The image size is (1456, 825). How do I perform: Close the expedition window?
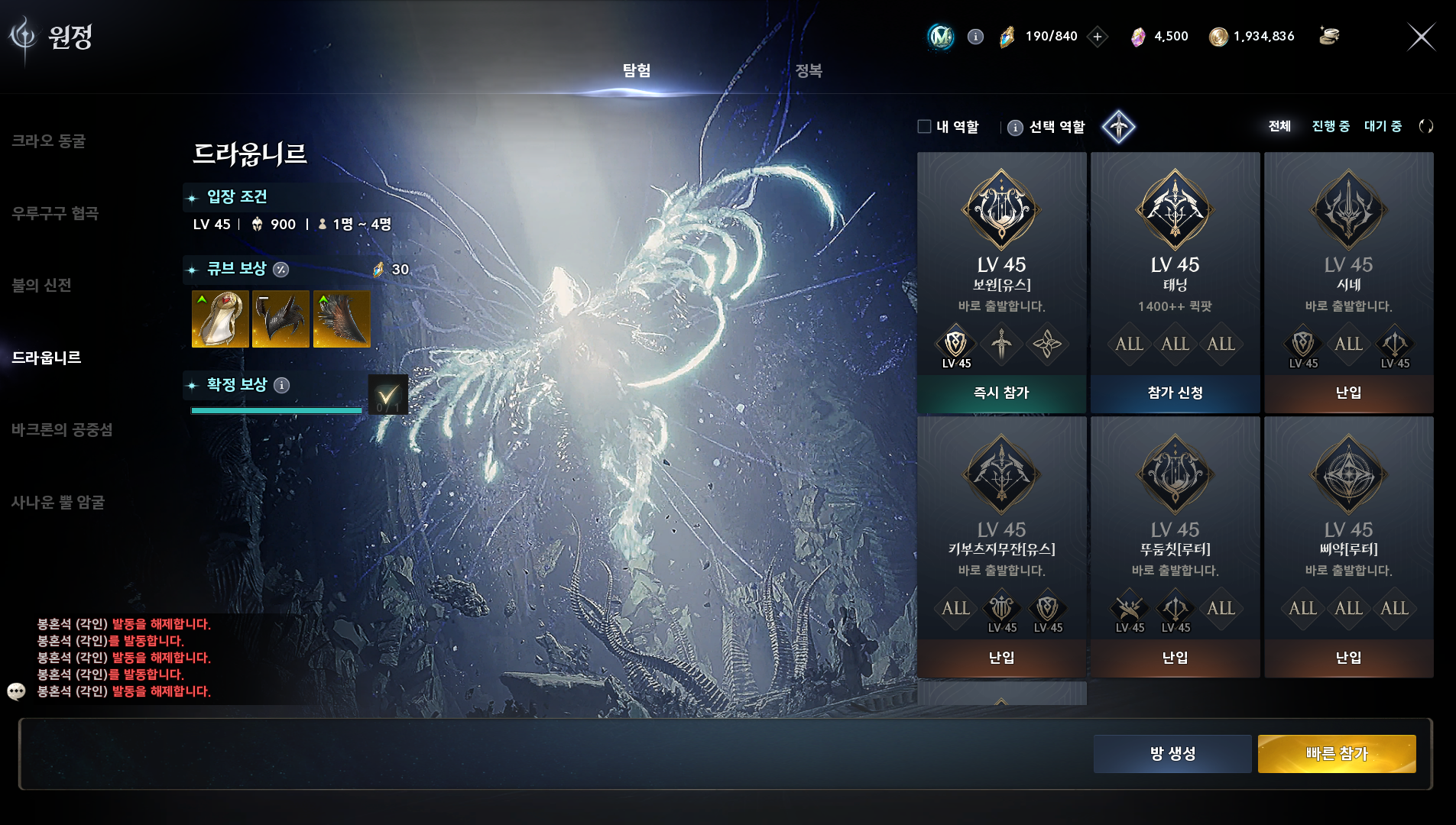click(x=1421, y=37)
